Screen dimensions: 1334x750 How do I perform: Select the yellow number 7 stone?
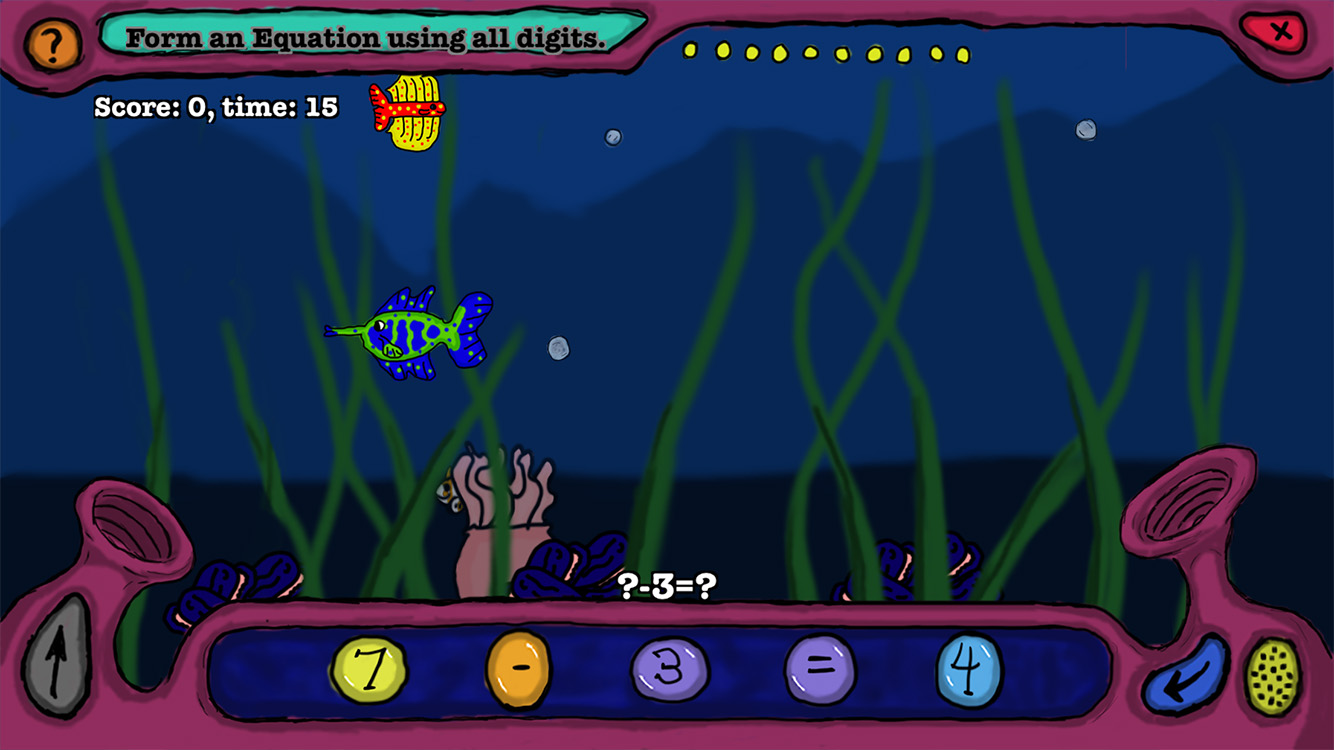coord(369,669)
